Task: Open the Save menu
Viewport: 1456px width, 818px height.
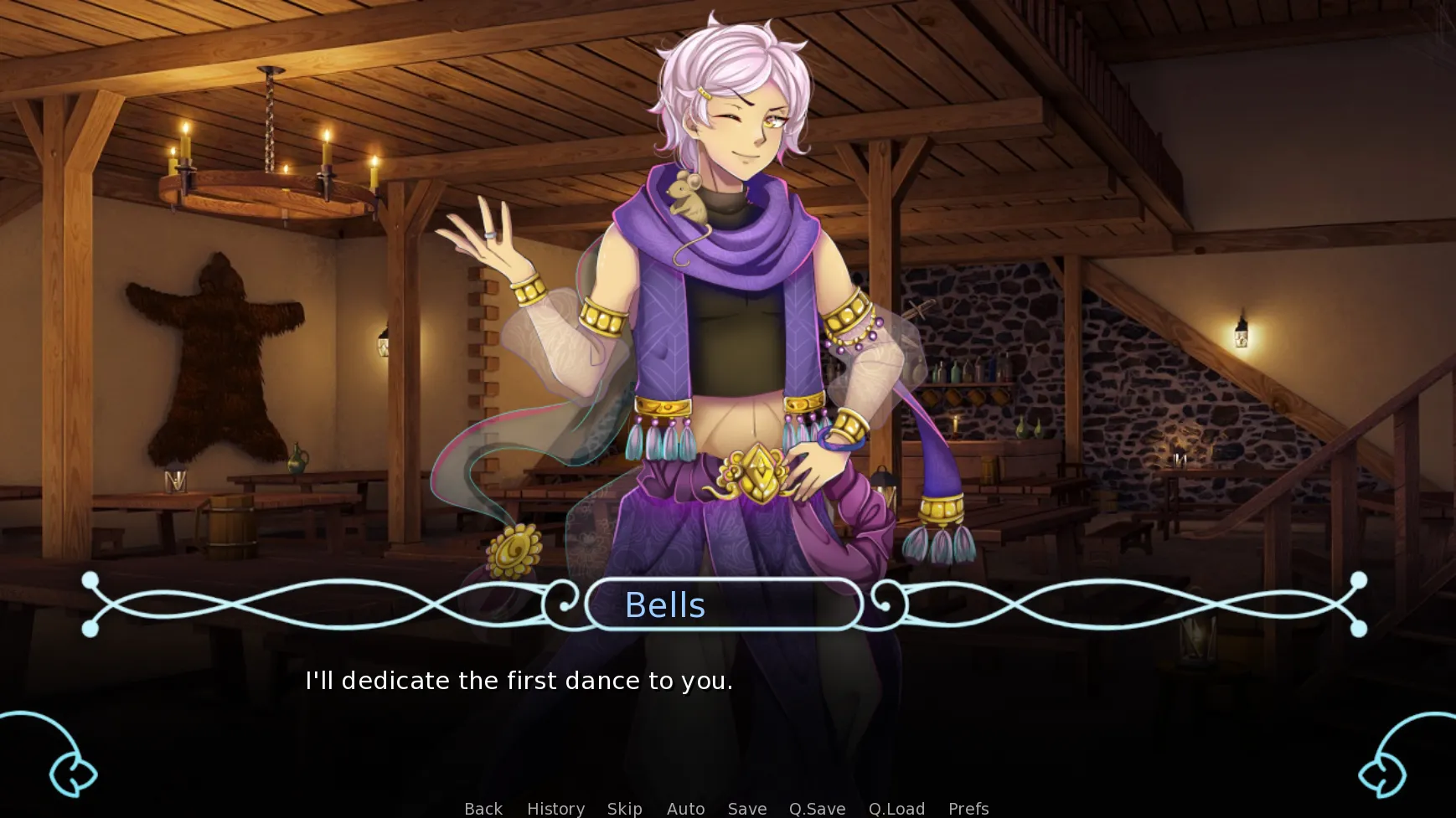Action: pos(746,808)
